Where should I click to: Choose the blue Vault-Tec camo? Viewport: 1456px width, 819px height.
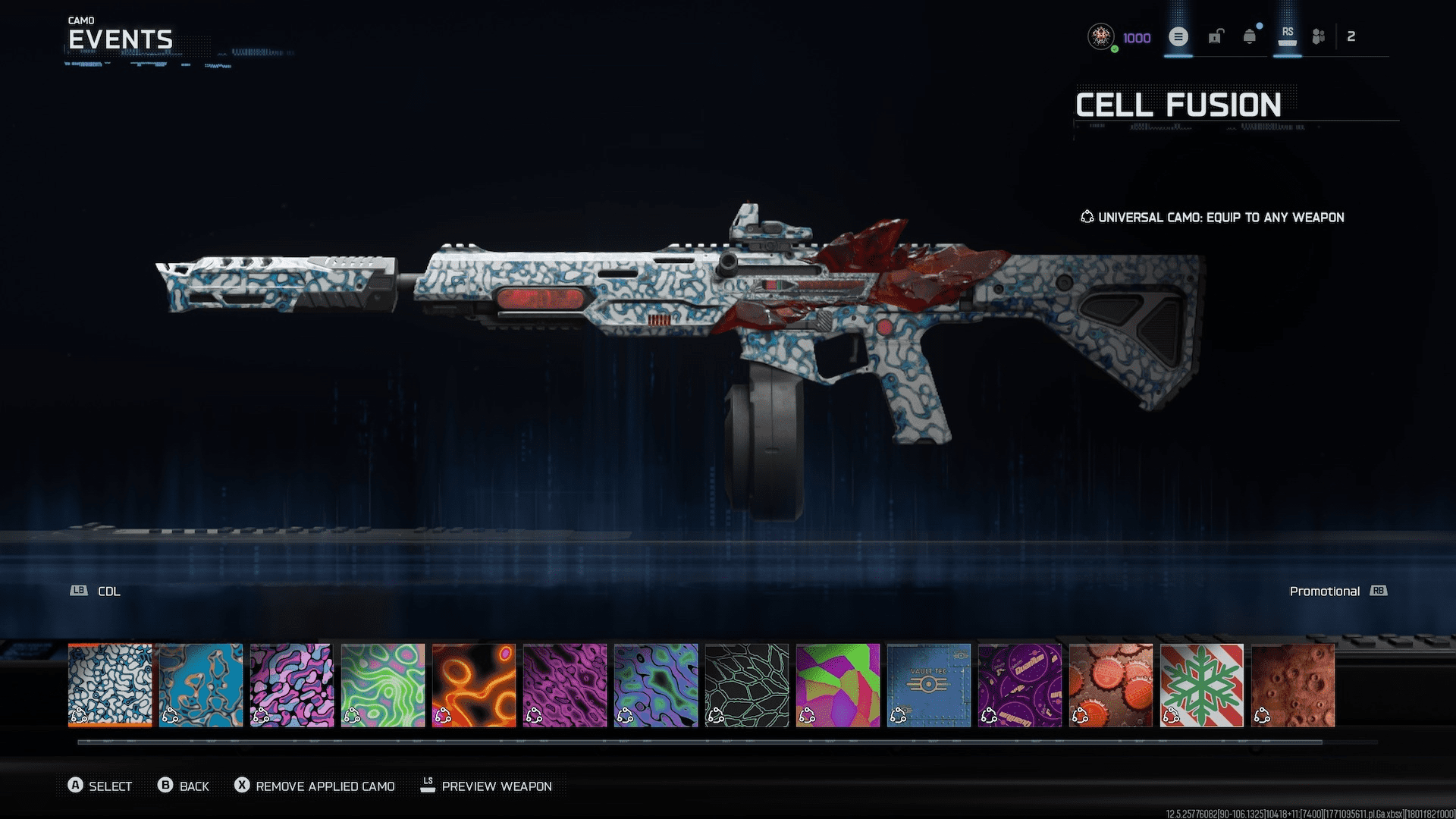[929, 685]
